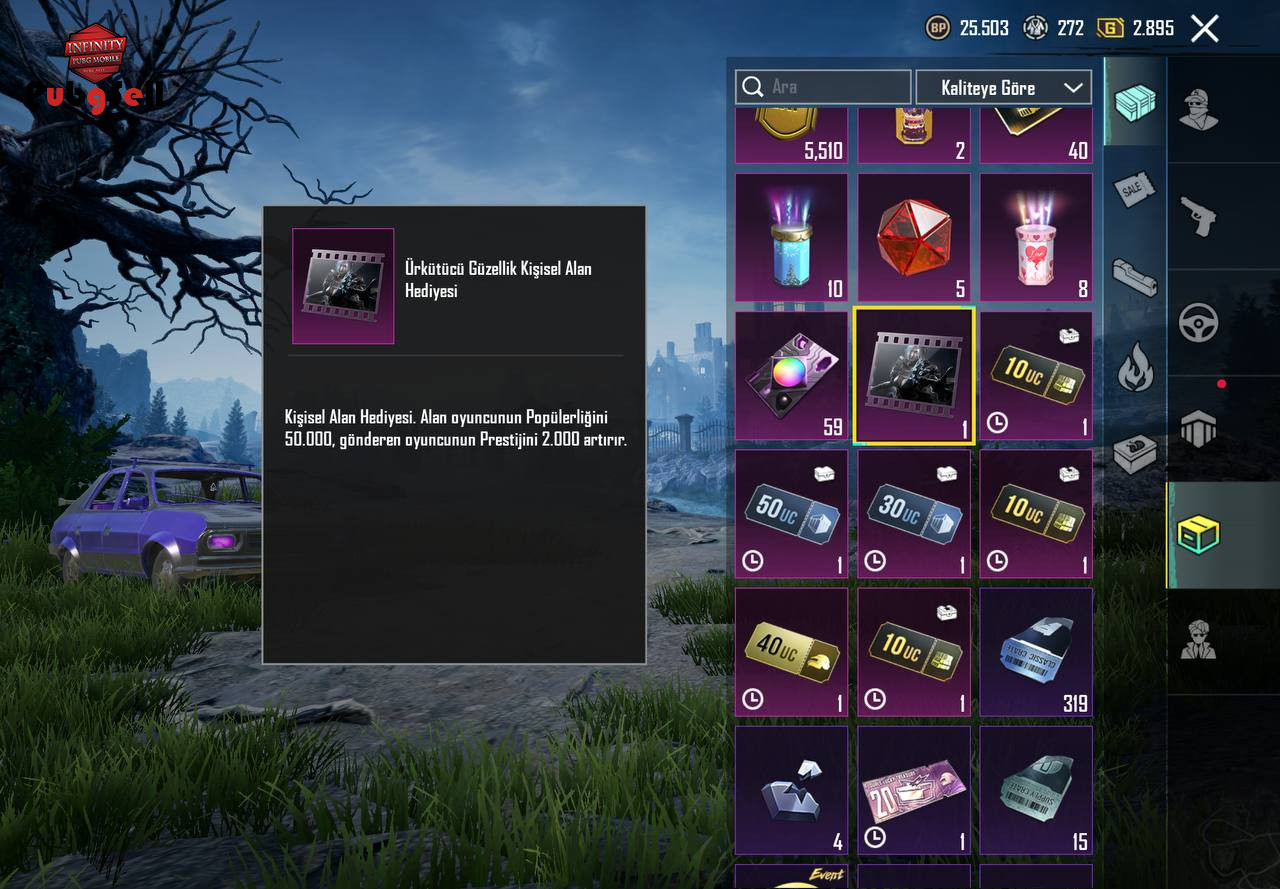The width and height of the screenshot is (1280, 889).
Task: Close the inventory with the X button
Action: click(x=1205, y=28)
